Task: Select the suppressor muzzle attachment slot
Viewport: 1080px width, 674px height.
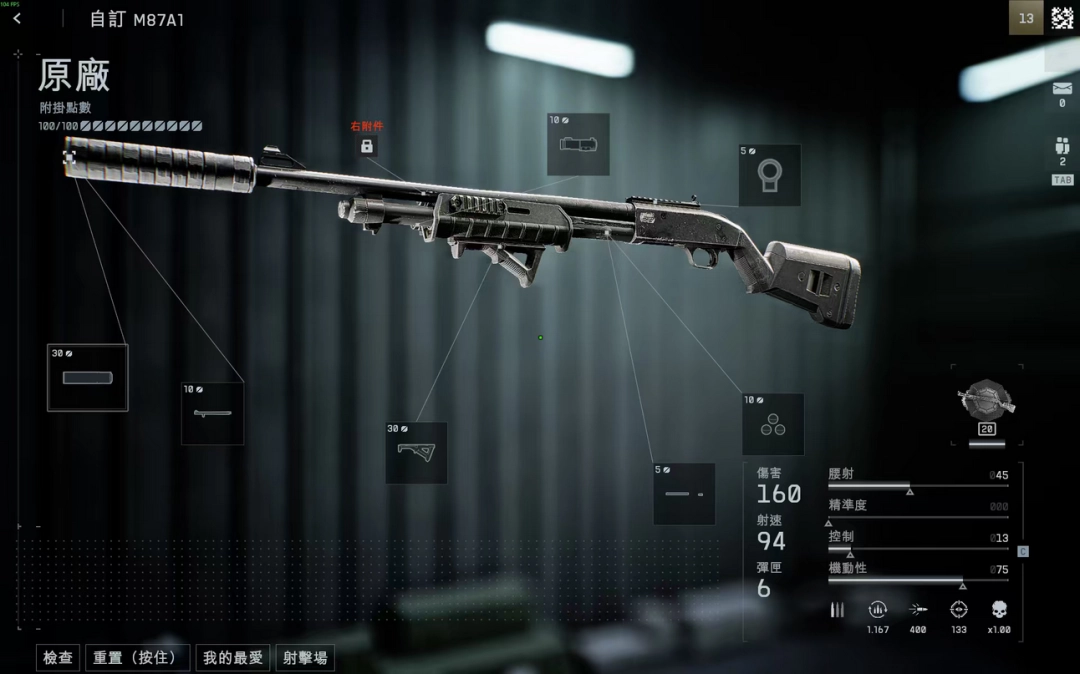Action: click(88, 378)
